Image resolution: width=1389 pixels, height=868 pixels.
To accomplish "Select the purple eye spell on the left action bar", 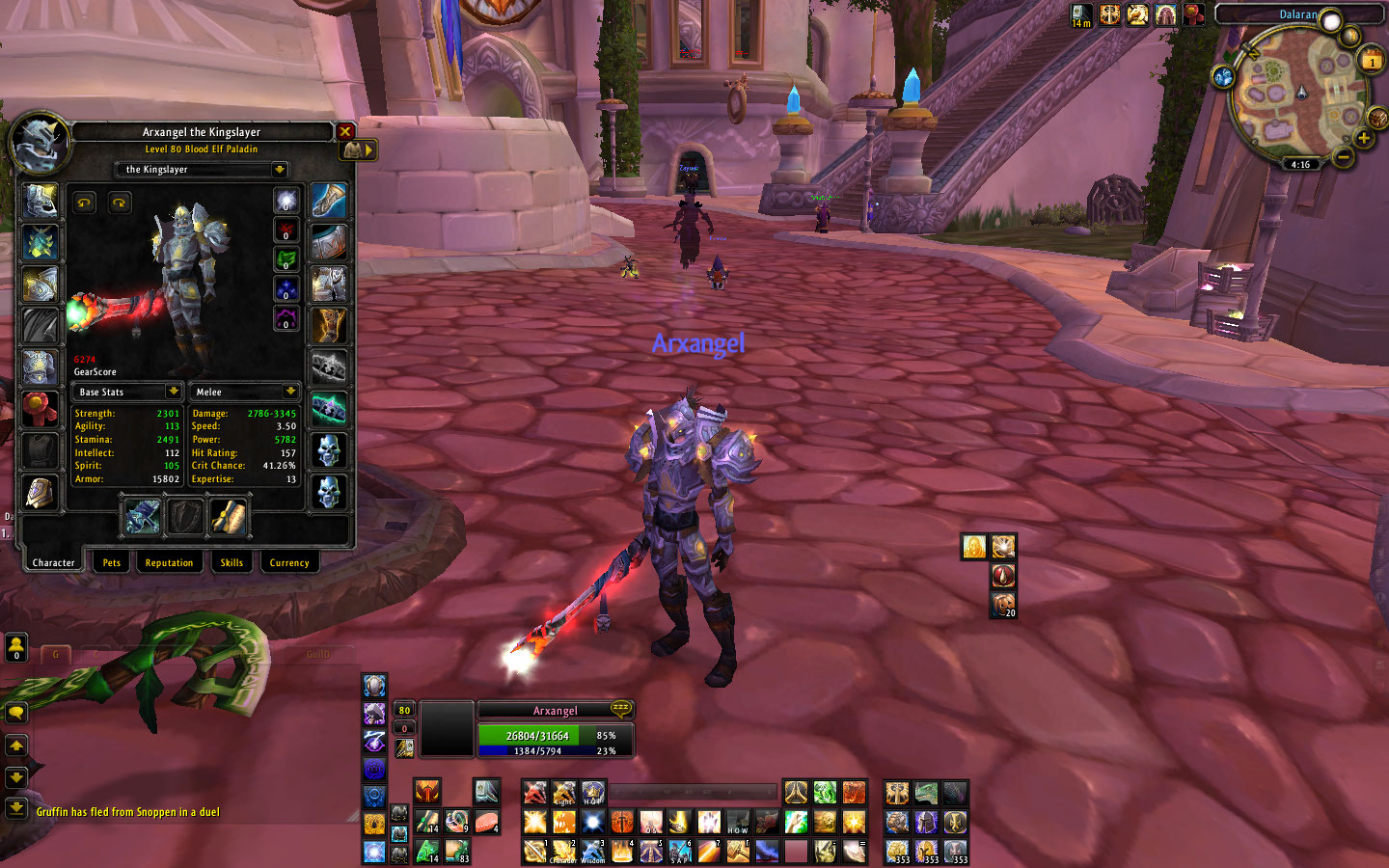I will [373, 741].
